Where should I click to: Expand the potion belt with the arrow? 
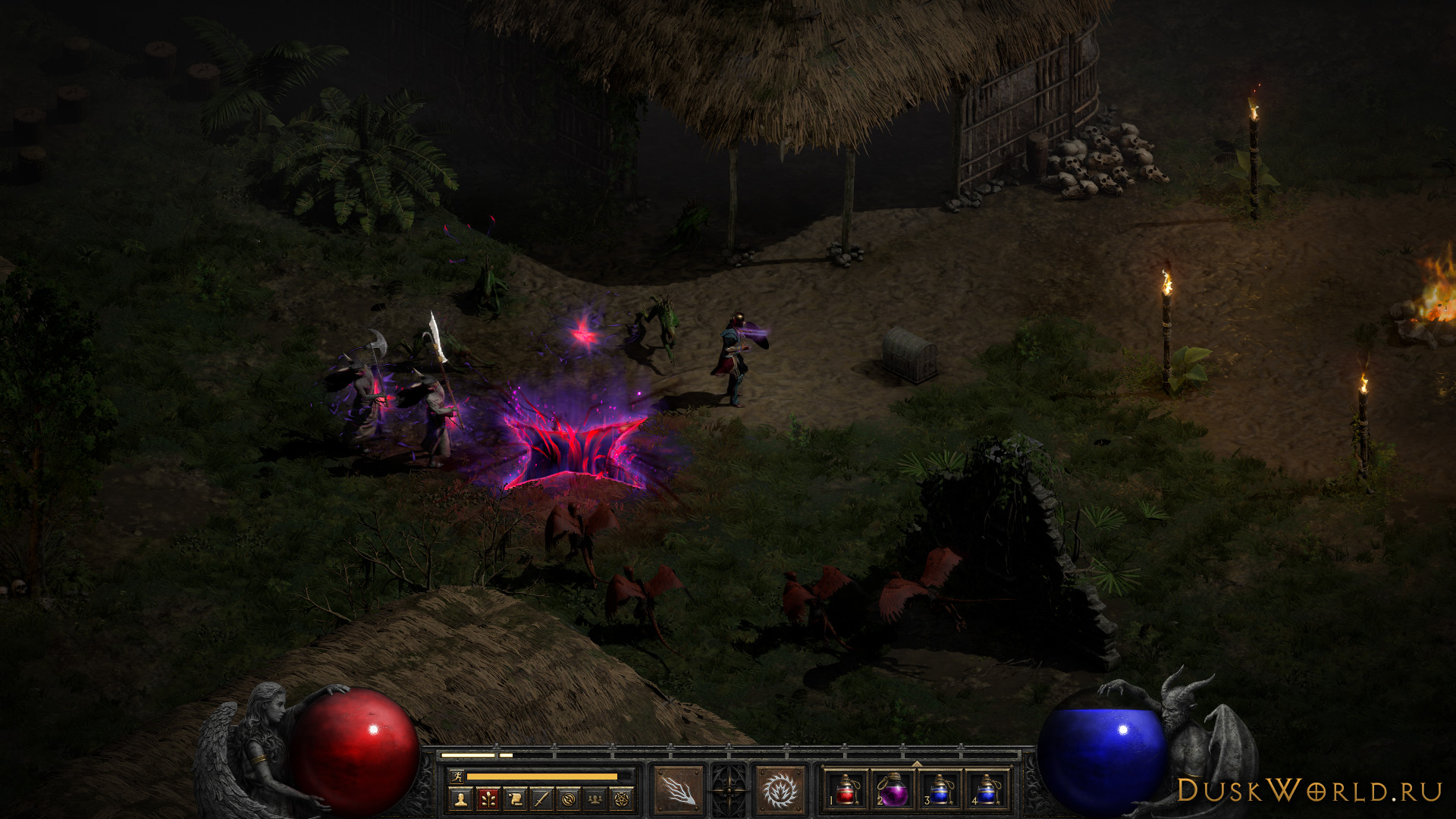pyautogui.click(x=917, y=764)
